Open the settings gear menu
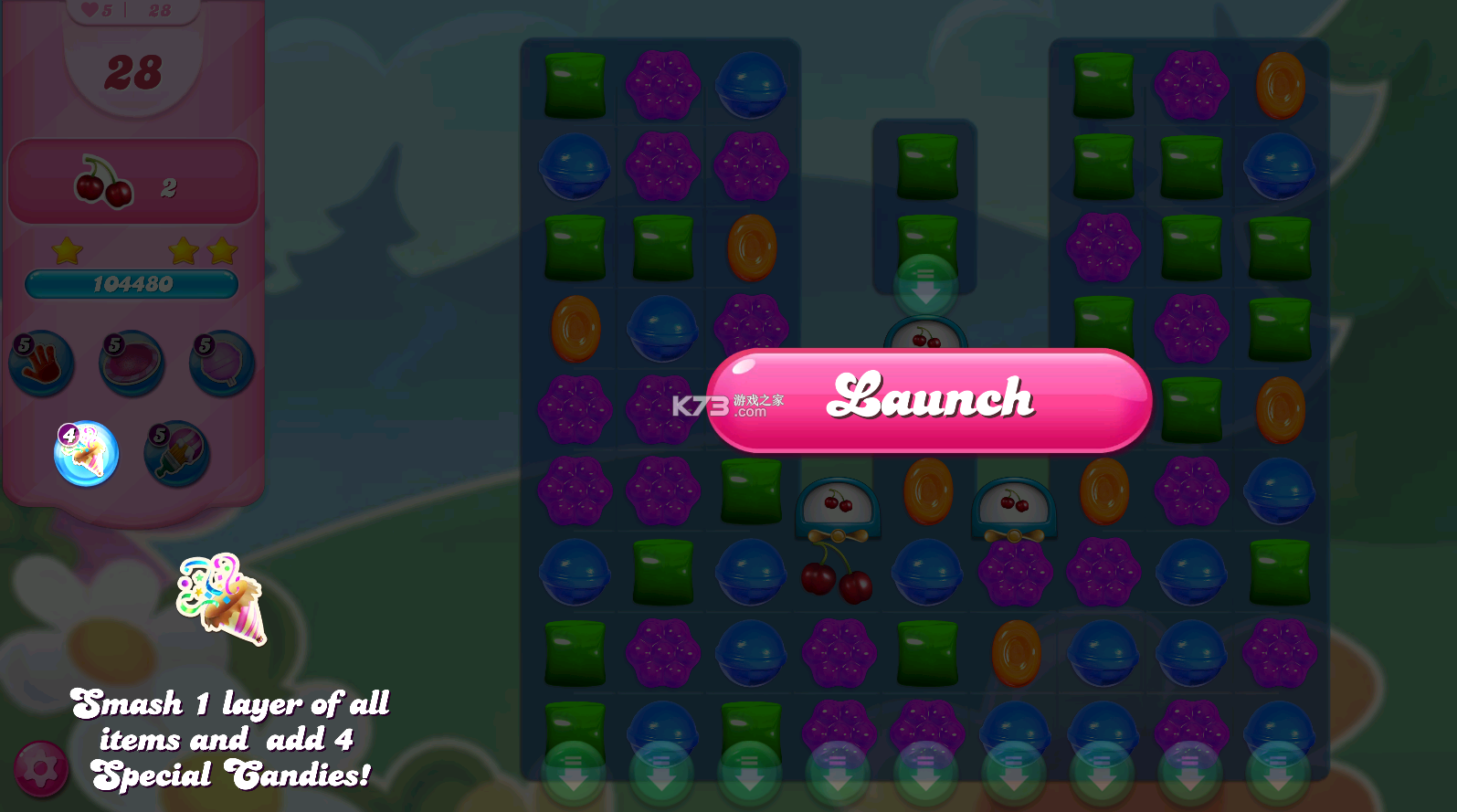Image resolution: width=1457 pixels, height=812 pixels. pos(41,770)
